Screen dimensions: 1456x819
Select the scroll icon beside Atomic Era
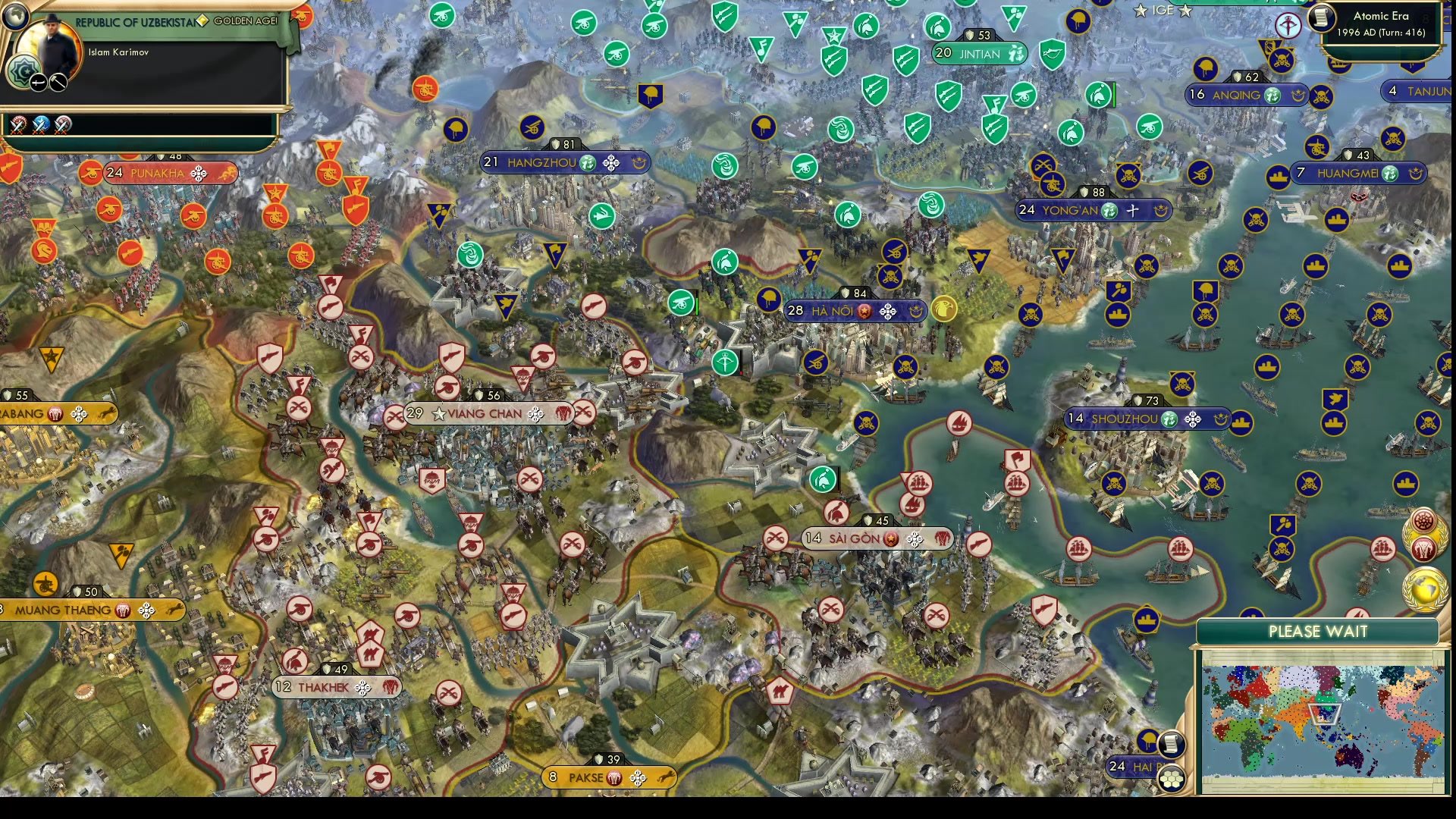pos(1320,18)
